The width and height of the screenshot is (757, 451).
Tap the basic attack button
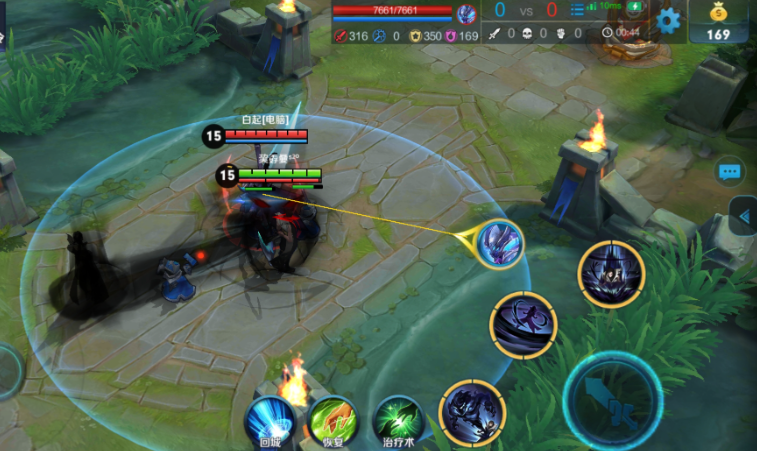611,399
